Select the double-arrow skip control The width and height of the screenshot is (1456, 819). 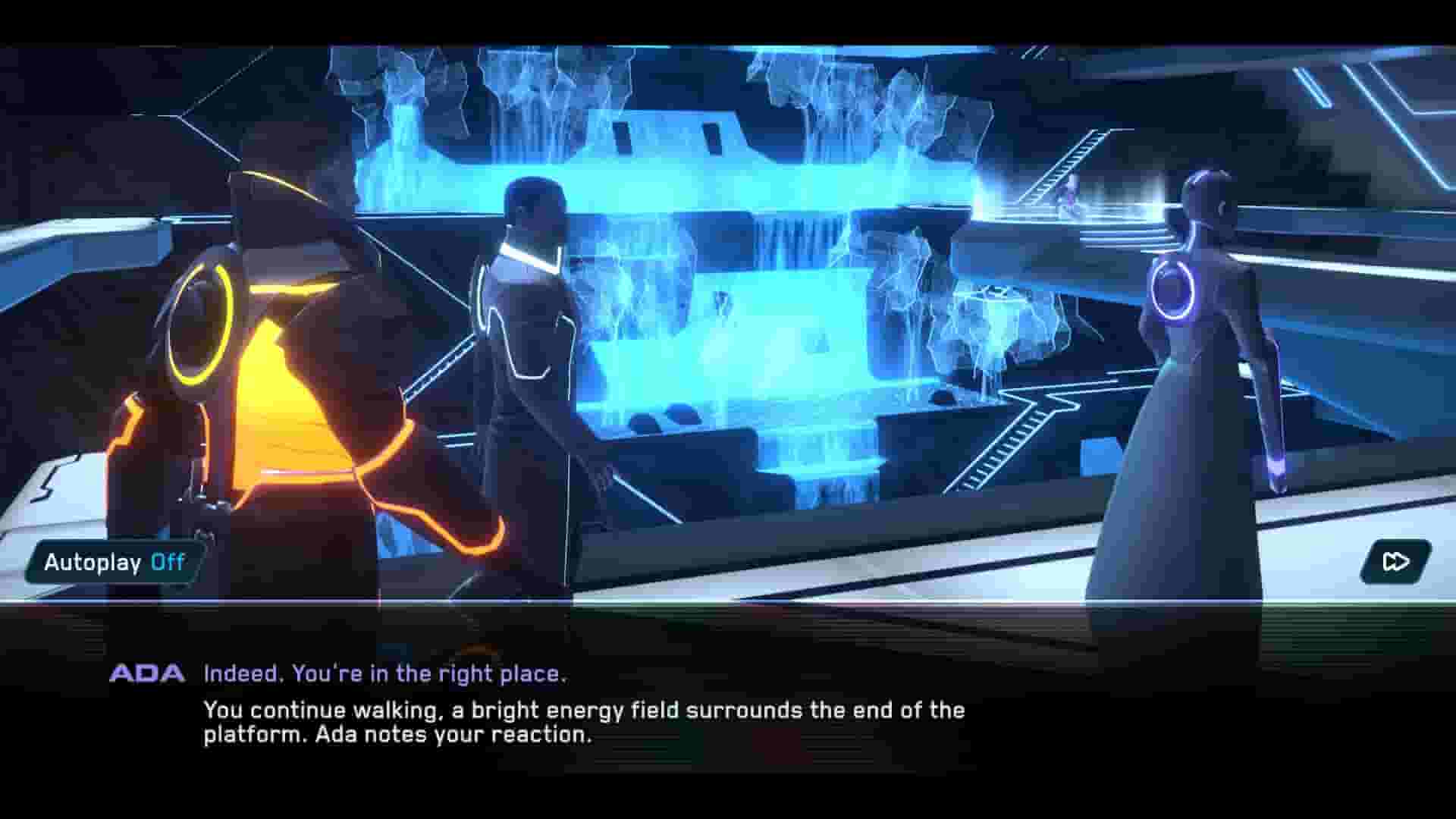pos(1396,561)
